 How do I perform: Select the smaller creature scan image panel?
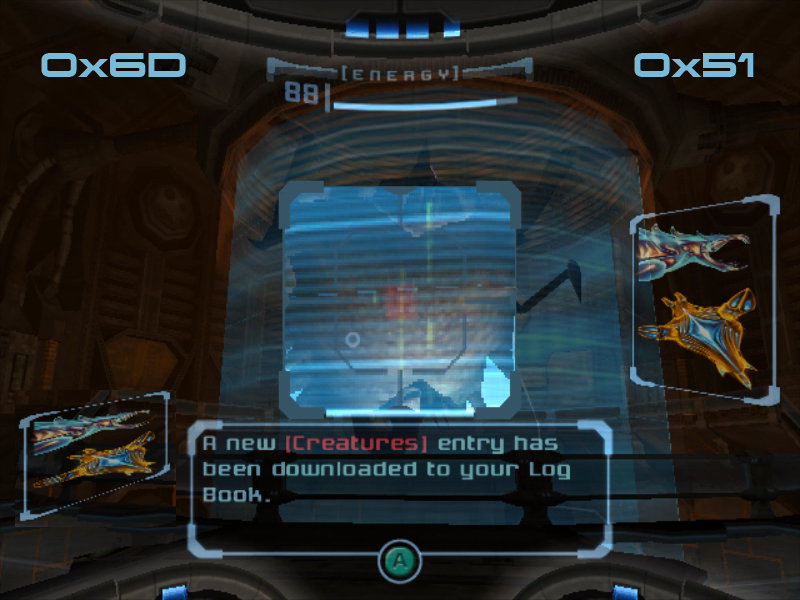[93, 455]
